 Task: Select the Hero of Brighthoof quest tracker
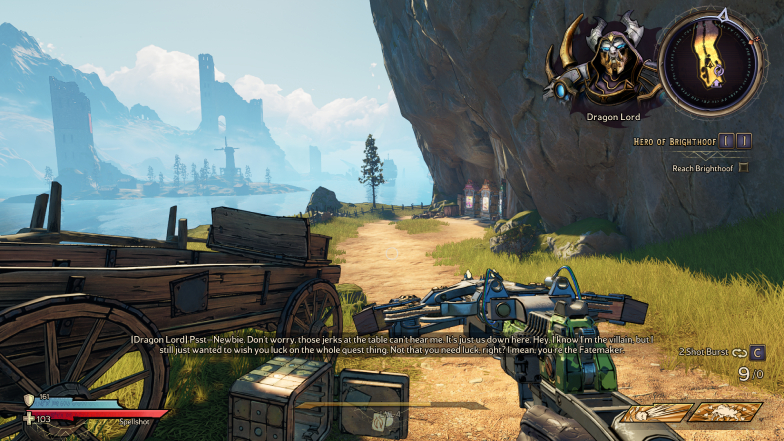pos(692,142)
